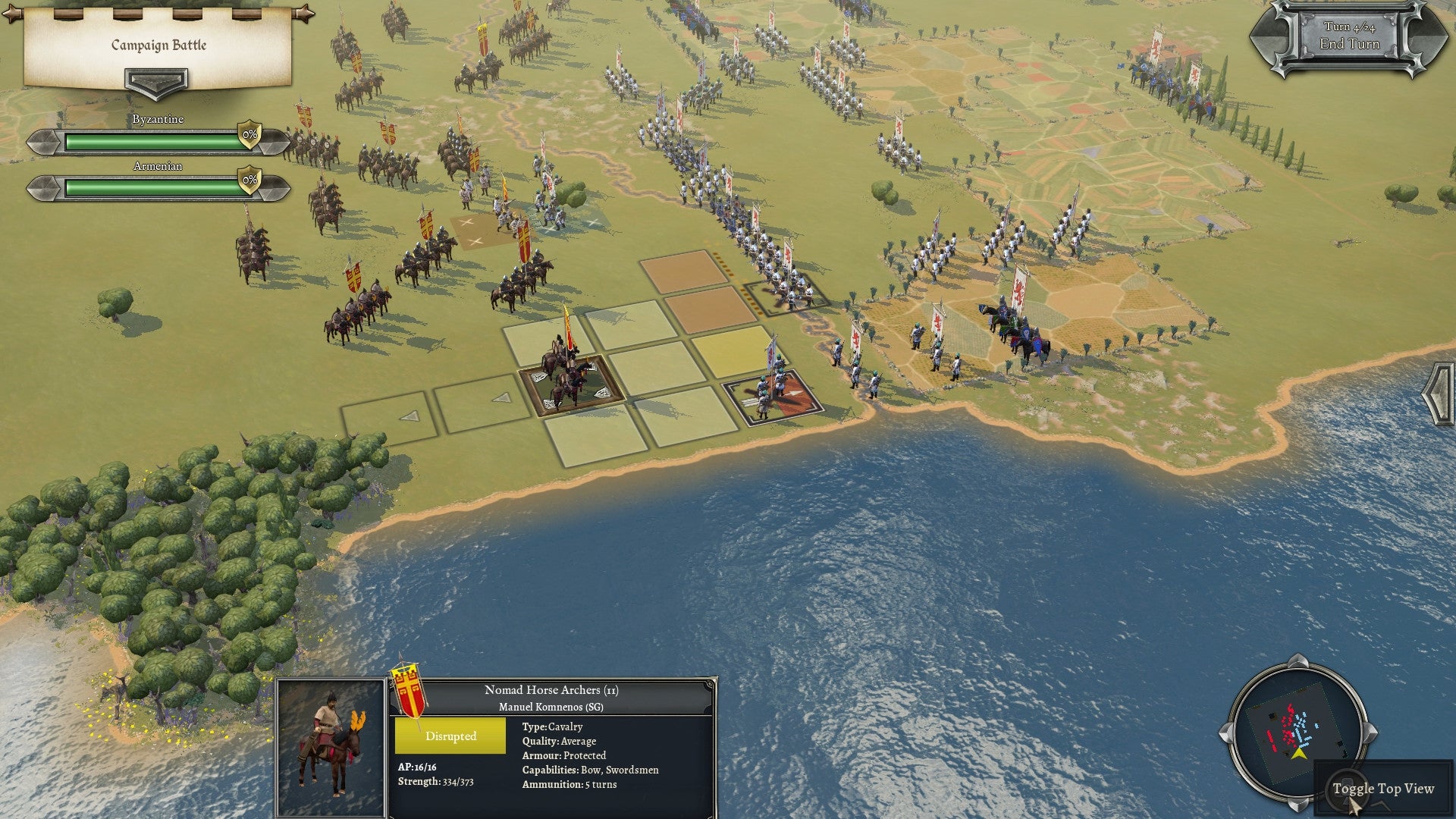Click the camera icon inside Toggle Top View
This screenshot has width=1456, height=819.
coord(1348,791)
